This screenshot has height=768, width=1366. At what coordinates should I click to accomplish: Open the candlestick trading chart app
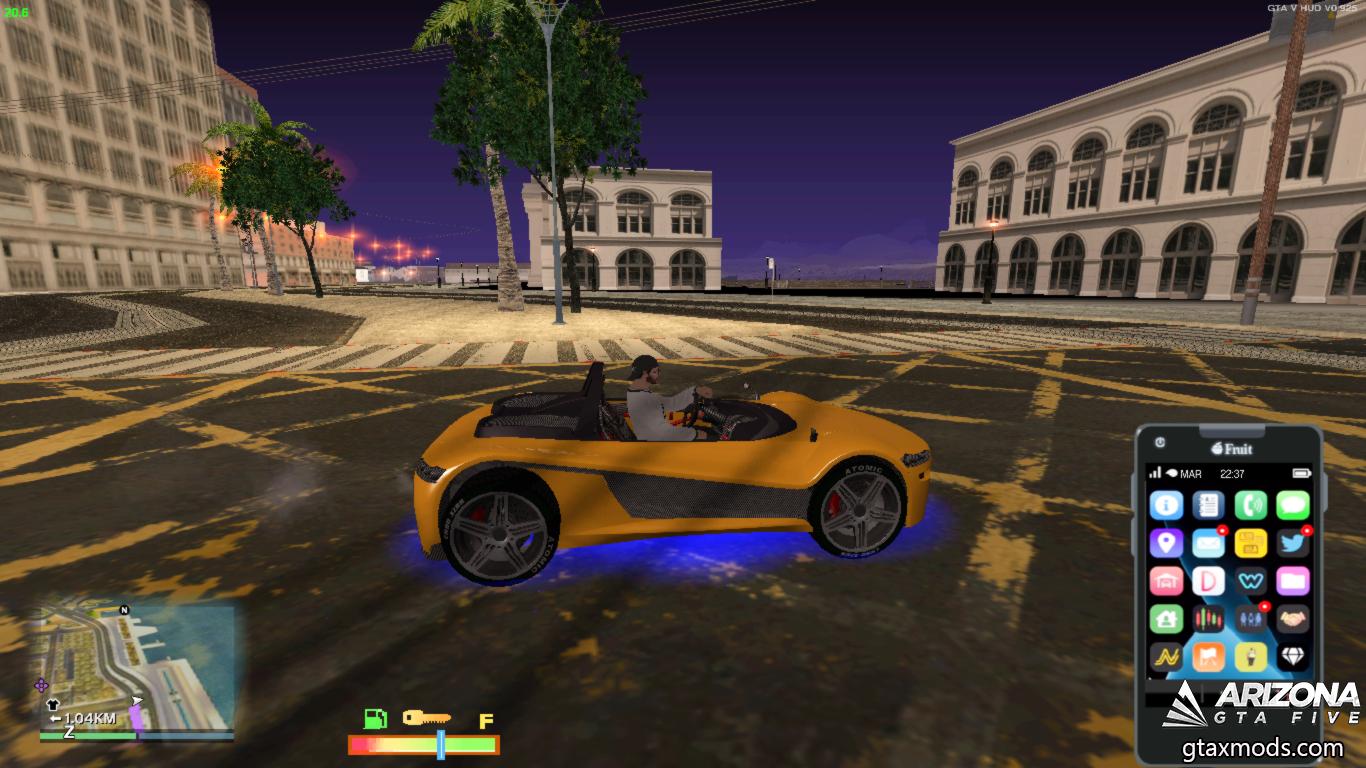click(x=1208, y=619)
